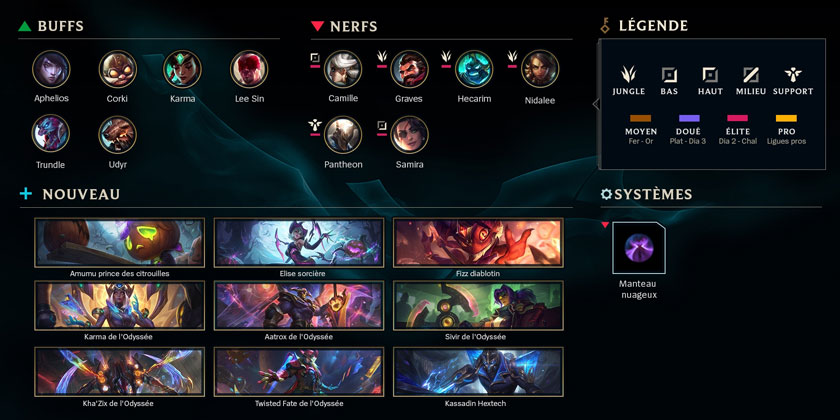840x420 pixels.
Task: View the Amumu prince des citrouilles skin
Action: coord(119,244)
